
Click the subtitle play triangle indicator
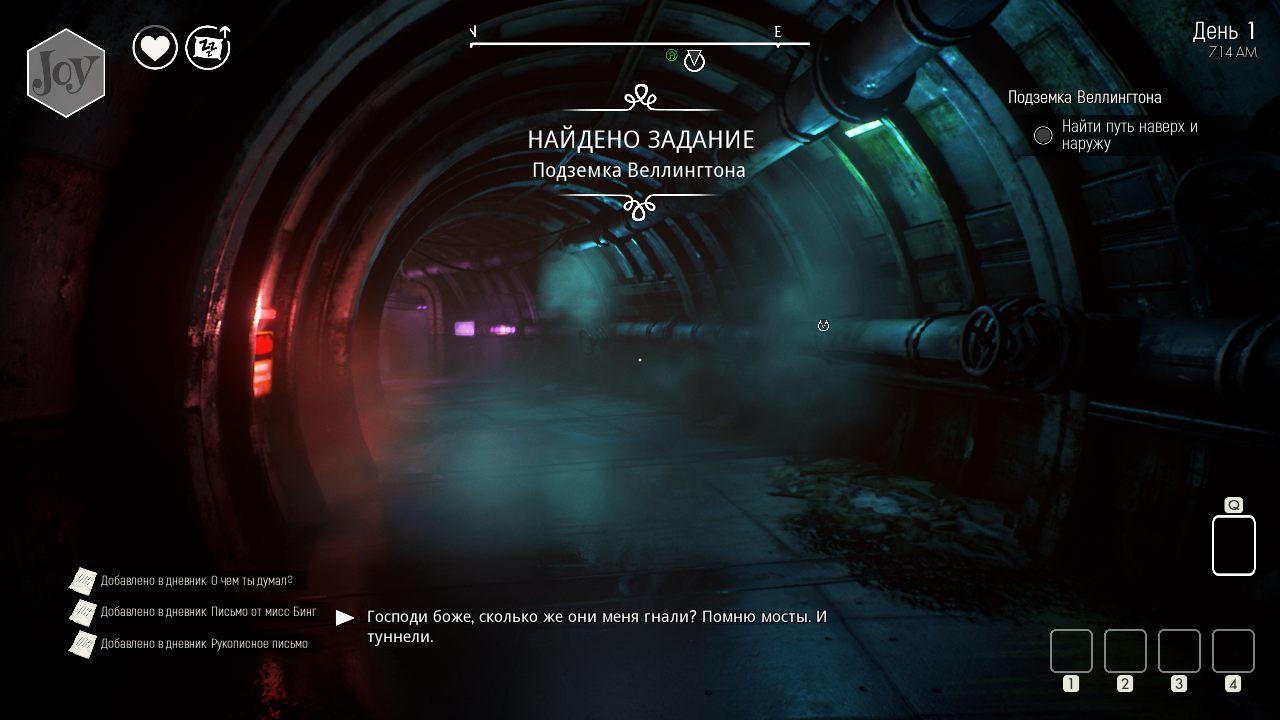coord(345,615)
